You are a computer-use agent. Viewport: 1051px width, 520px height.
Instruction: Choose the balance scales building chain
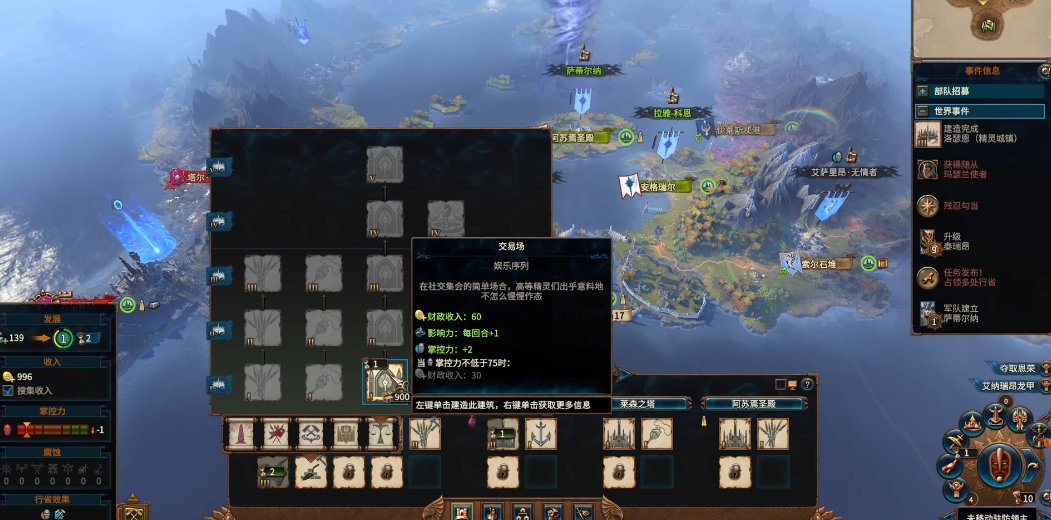tap(381, 433)
